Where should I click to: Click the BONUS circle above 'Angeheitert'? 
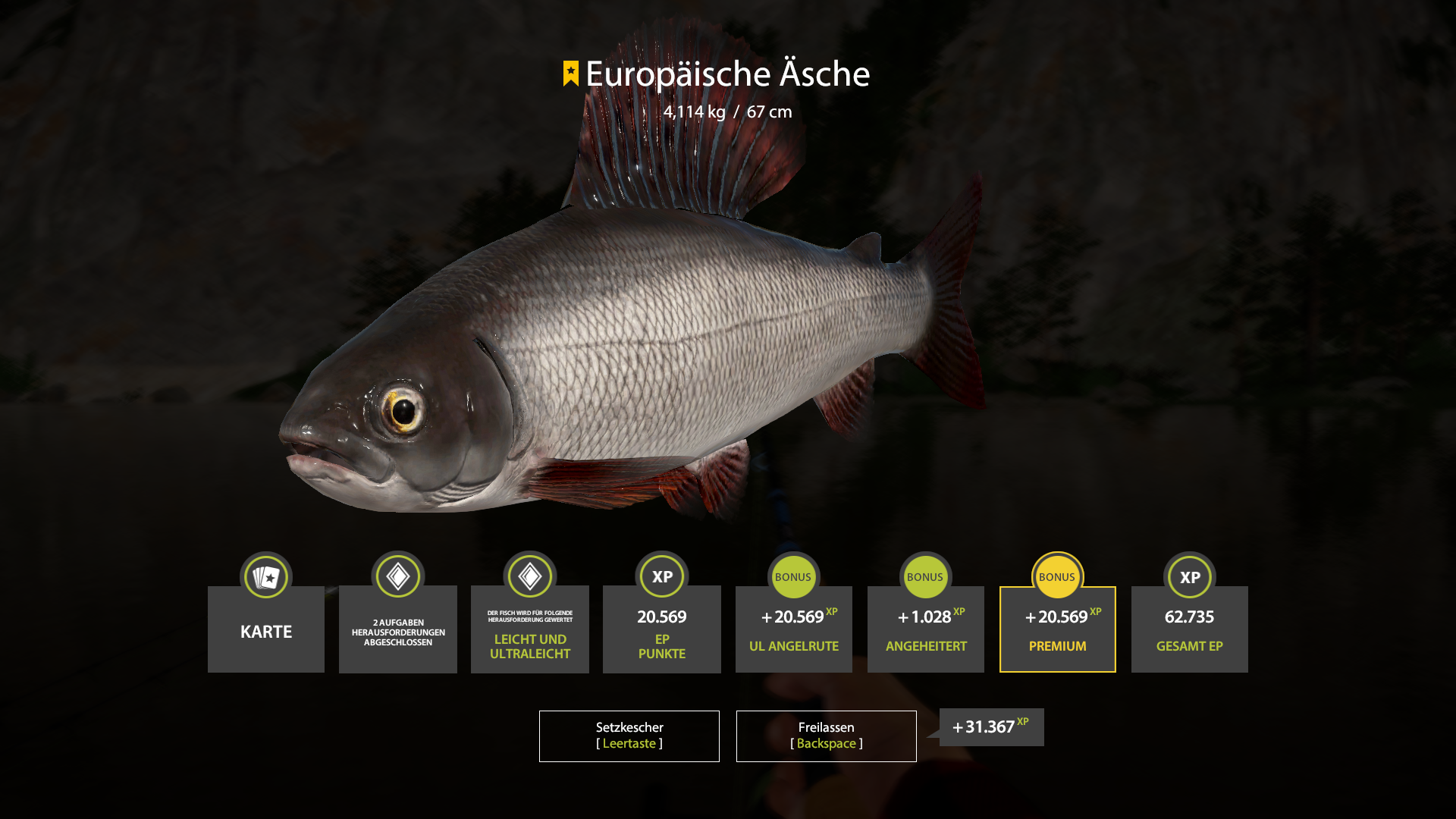(x=926, y=576)
